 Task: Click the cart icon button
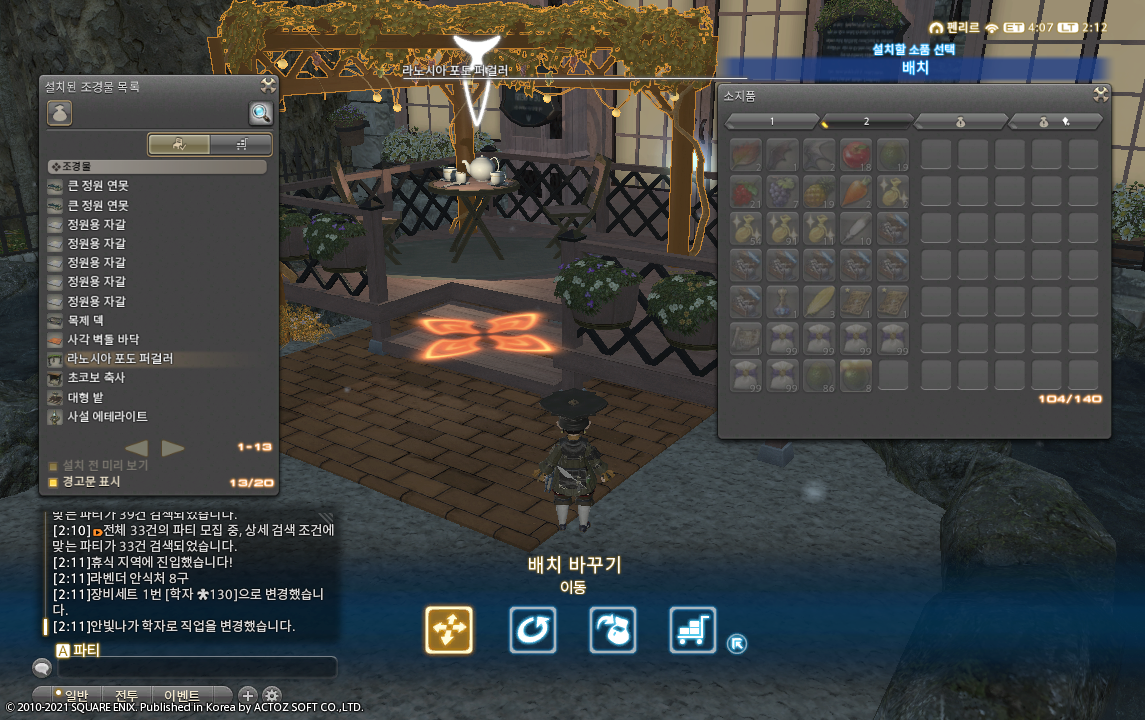point(693,630)
